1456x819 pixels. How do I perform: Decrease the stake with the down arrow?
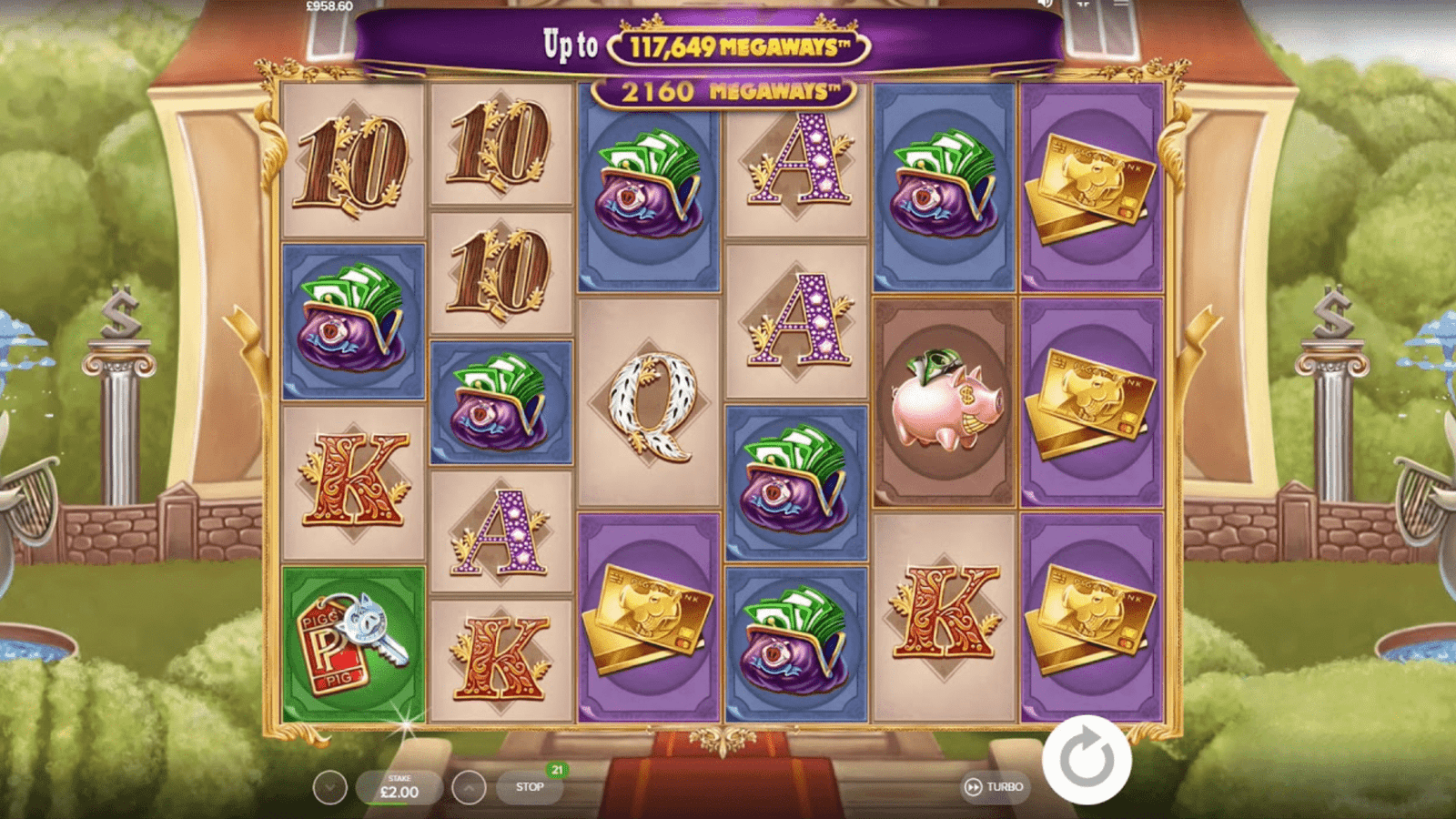click(329, 788)
